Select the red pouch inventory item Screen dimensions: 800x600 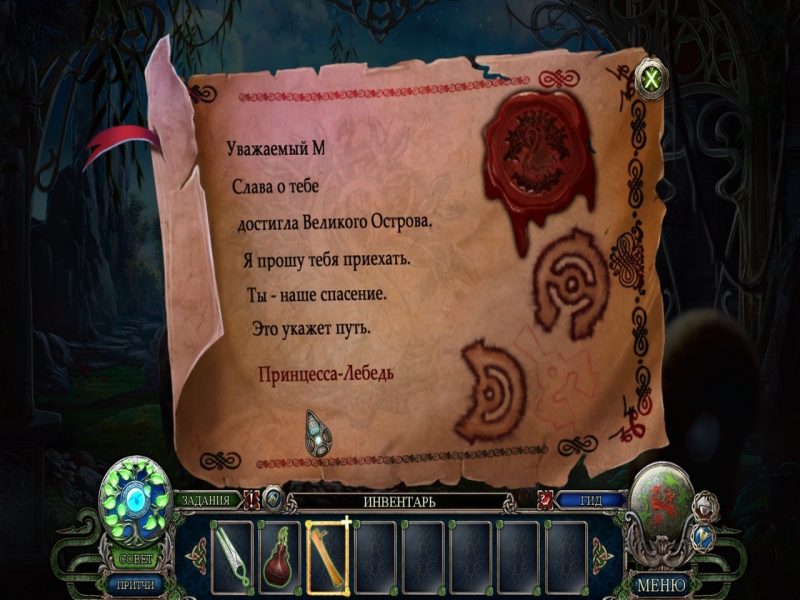tap(279, 553)
